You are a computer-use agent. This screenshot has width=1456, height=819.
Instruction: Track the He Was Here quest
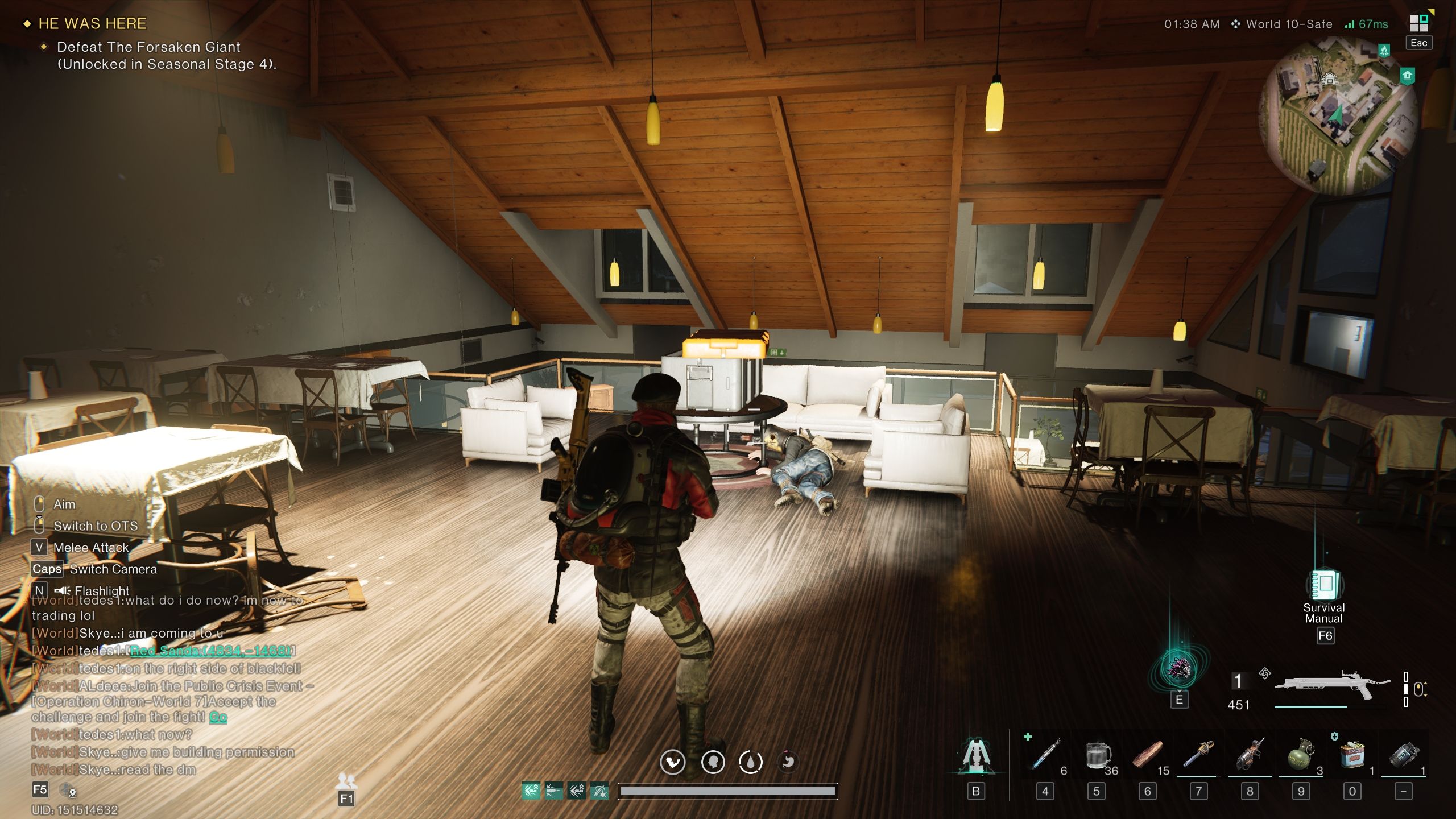coord(92,24)
